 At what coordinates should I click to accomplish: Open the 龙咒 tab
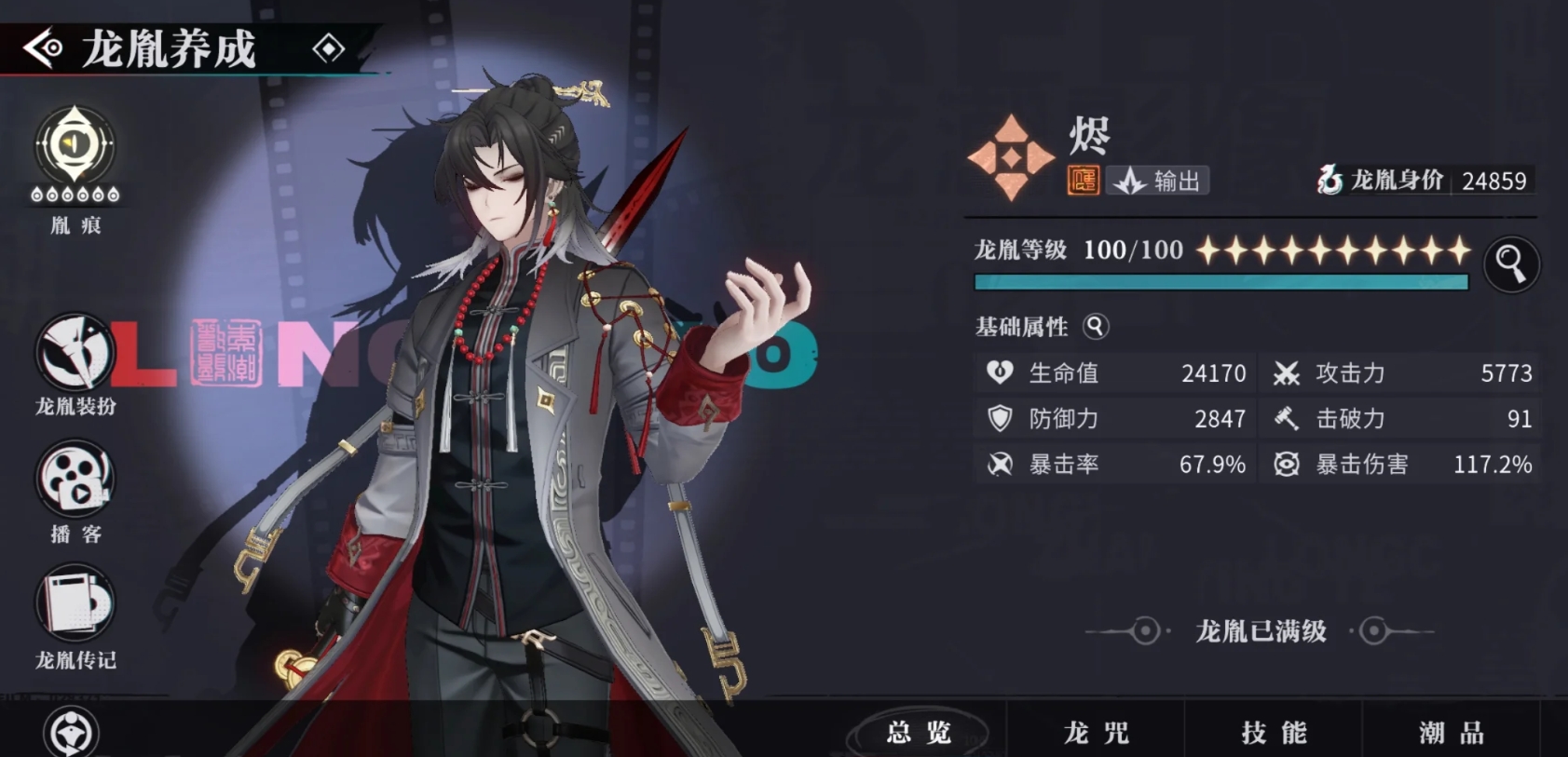pyautogui.click(x=1098, y=734)
